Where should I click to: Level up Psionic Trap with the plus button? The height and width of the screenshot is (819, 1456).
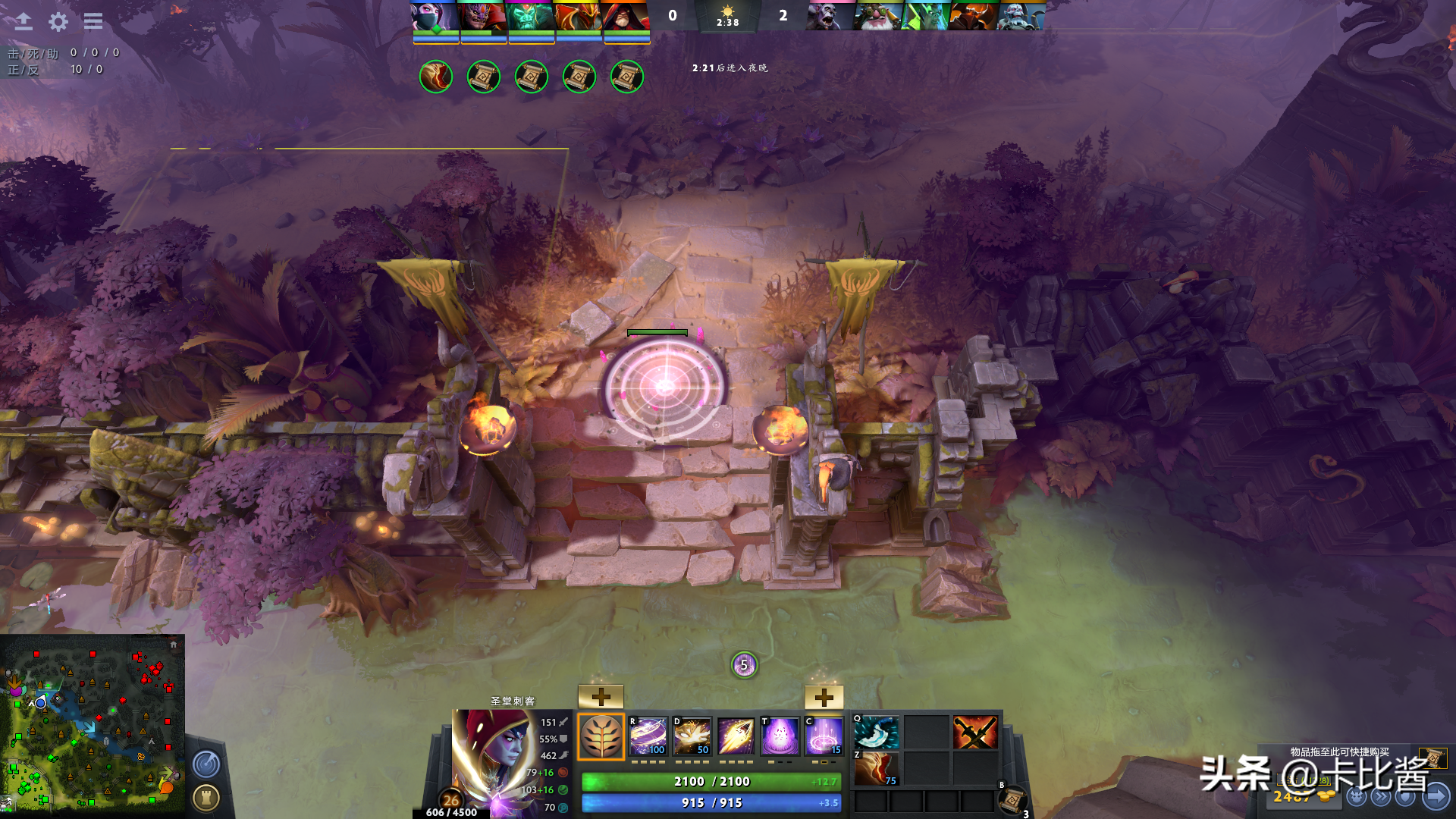click(824, 697)
